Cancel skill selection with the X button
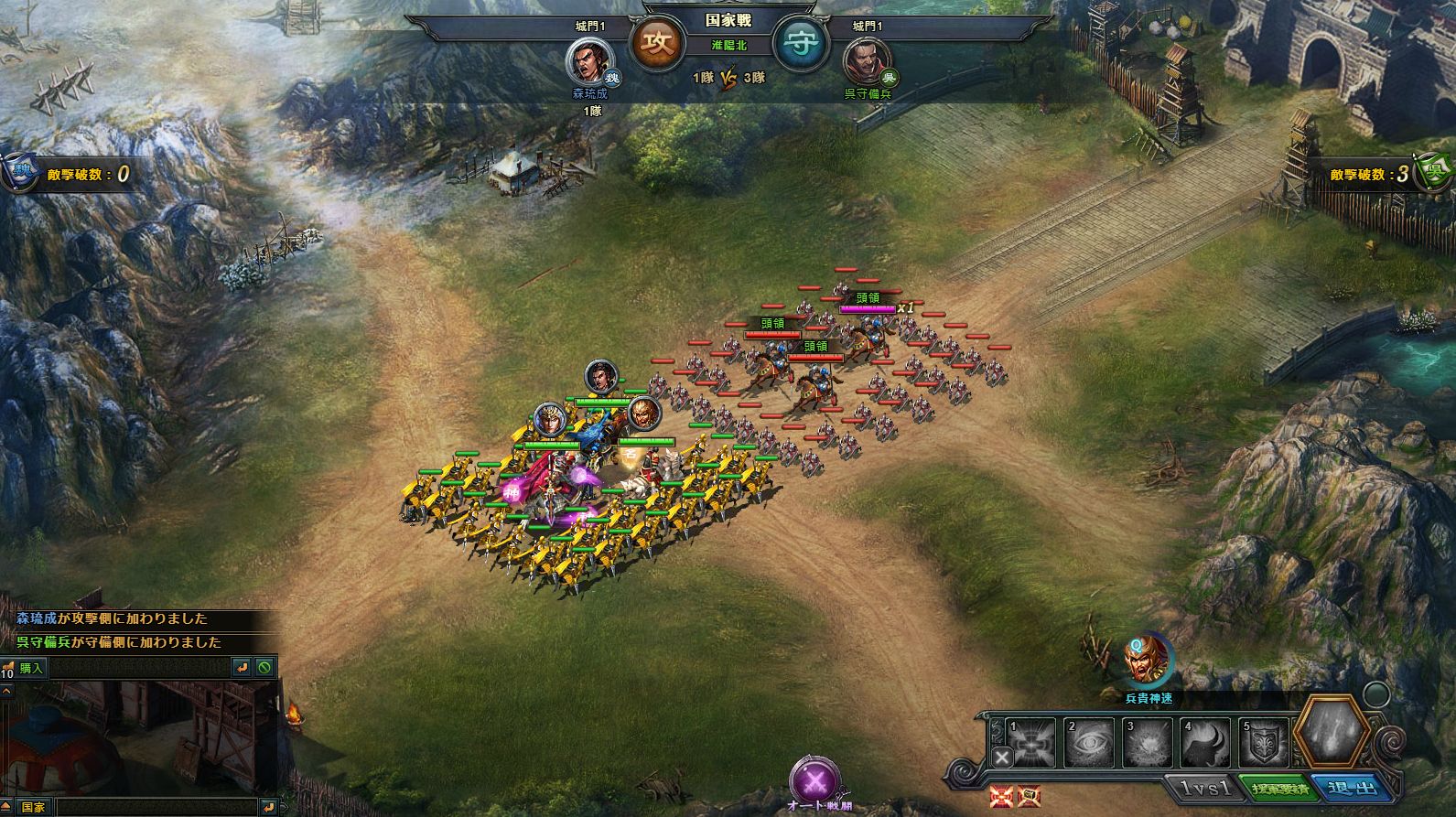The width and height of the screenshot is (1456, 817). point(1003,757)
